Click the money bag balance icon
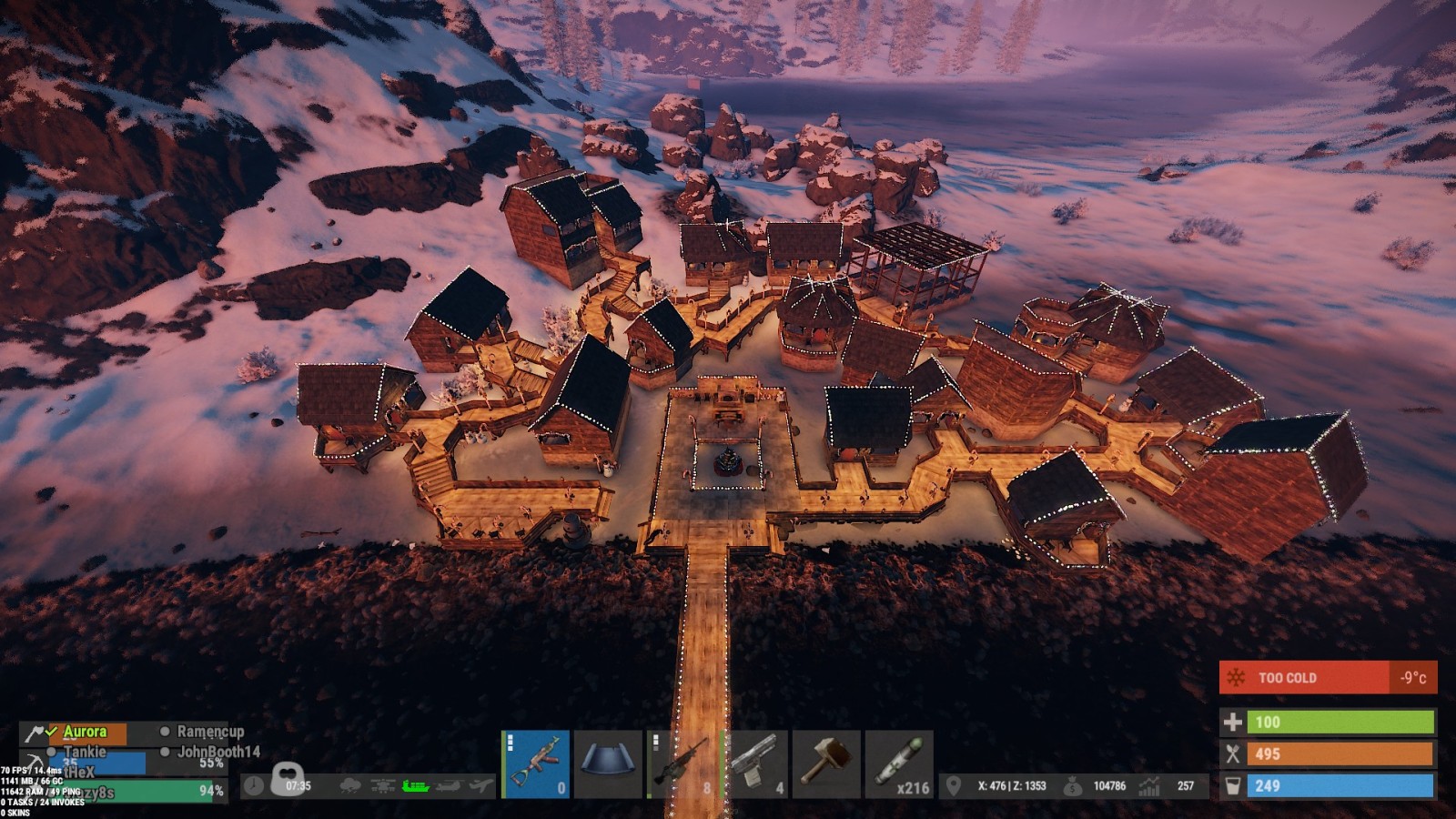This screenshot has width=1456, height=819. coord(1073,785)
